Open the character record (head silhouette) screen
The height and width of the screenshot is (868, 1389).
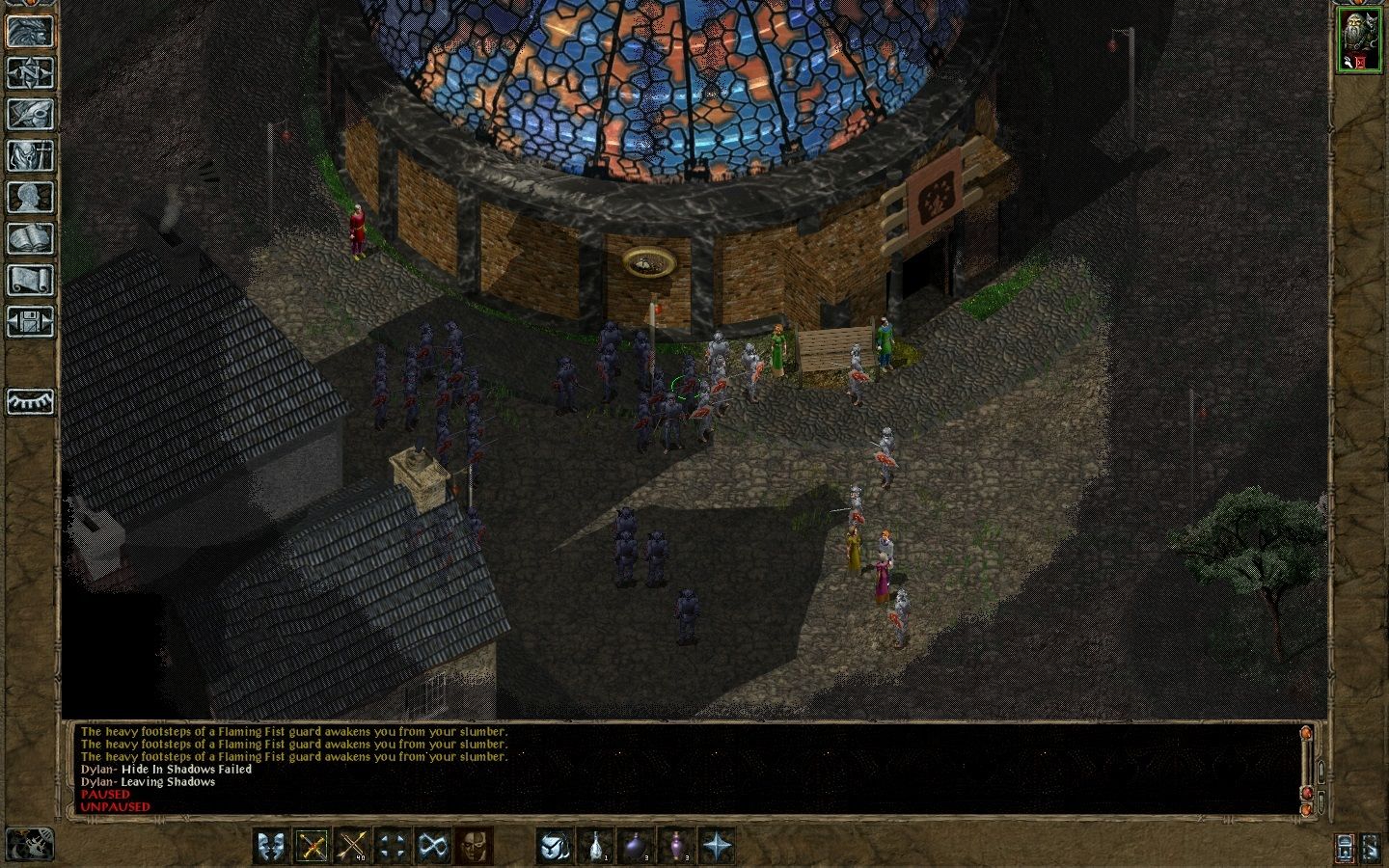30,197
